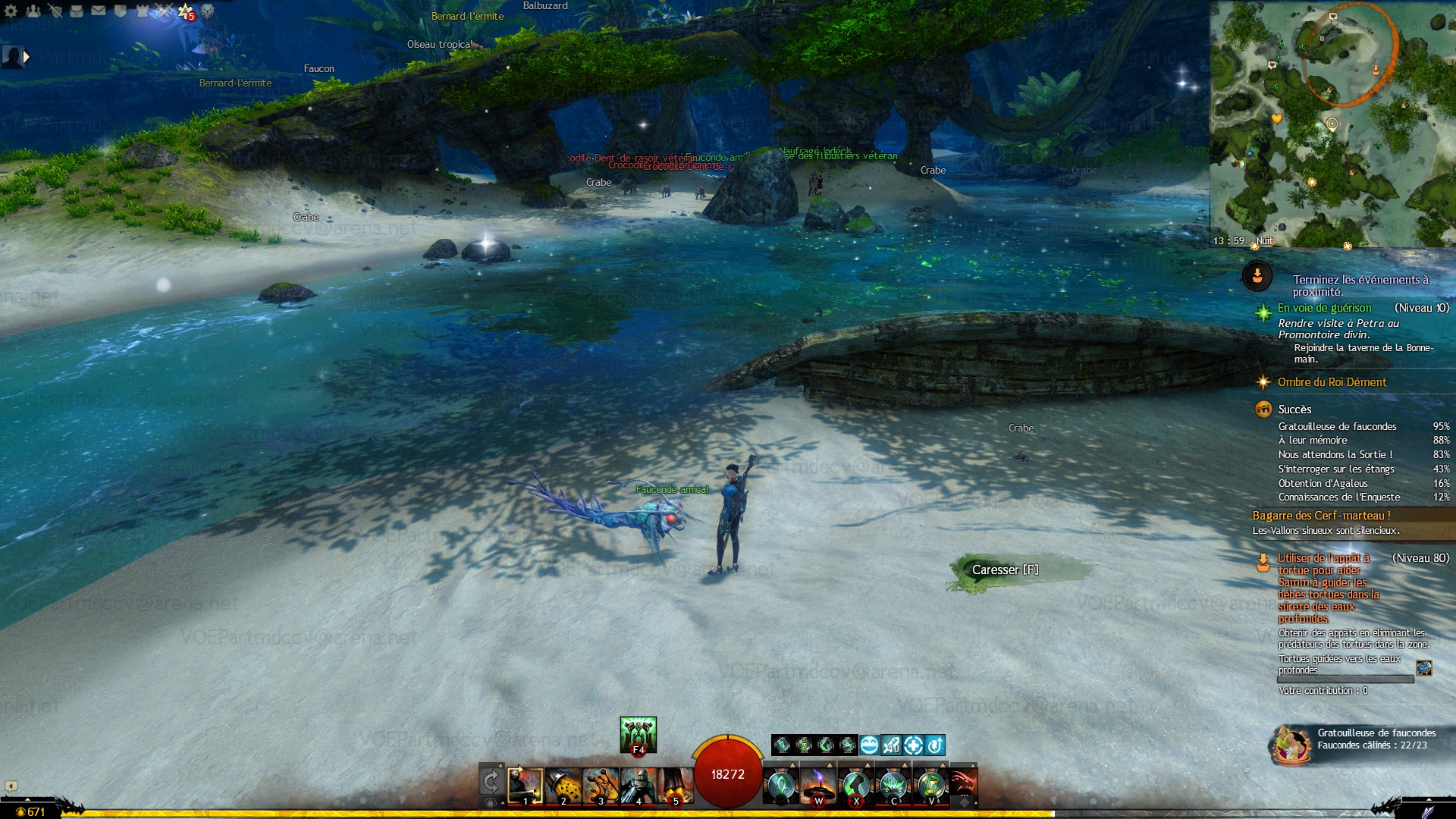Open the inventory bag icon
The height and width of the screenshot is (819, 1456).
pos(77,11)
